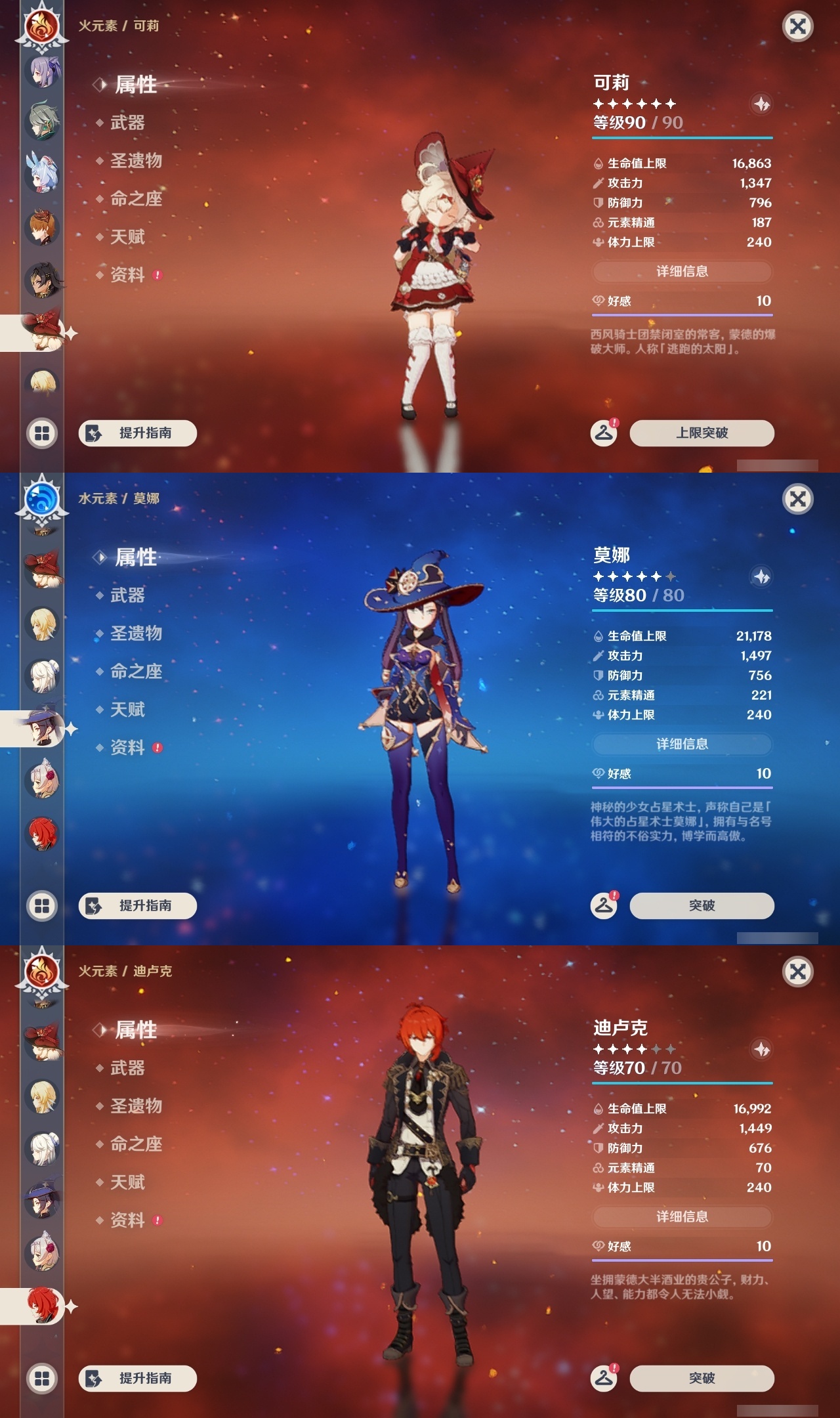
Task: Click Klee's friendship level progress bar
Action: 682,315
